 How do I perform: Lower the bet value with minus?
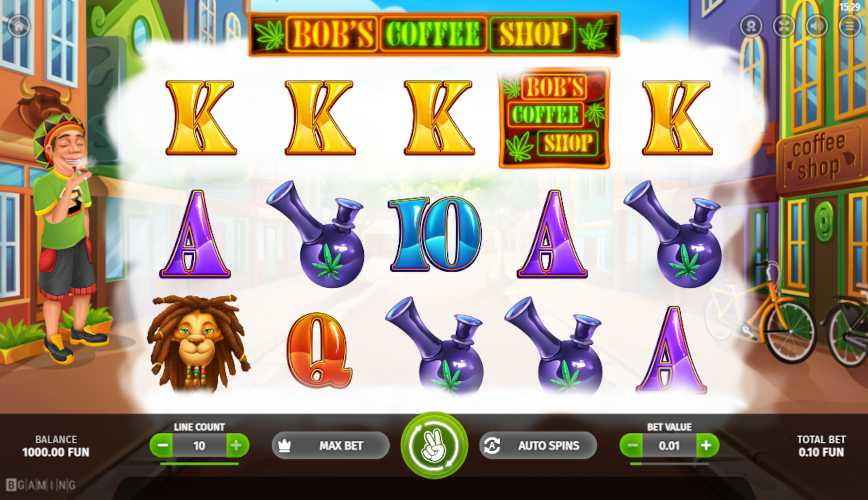point(632,445)
